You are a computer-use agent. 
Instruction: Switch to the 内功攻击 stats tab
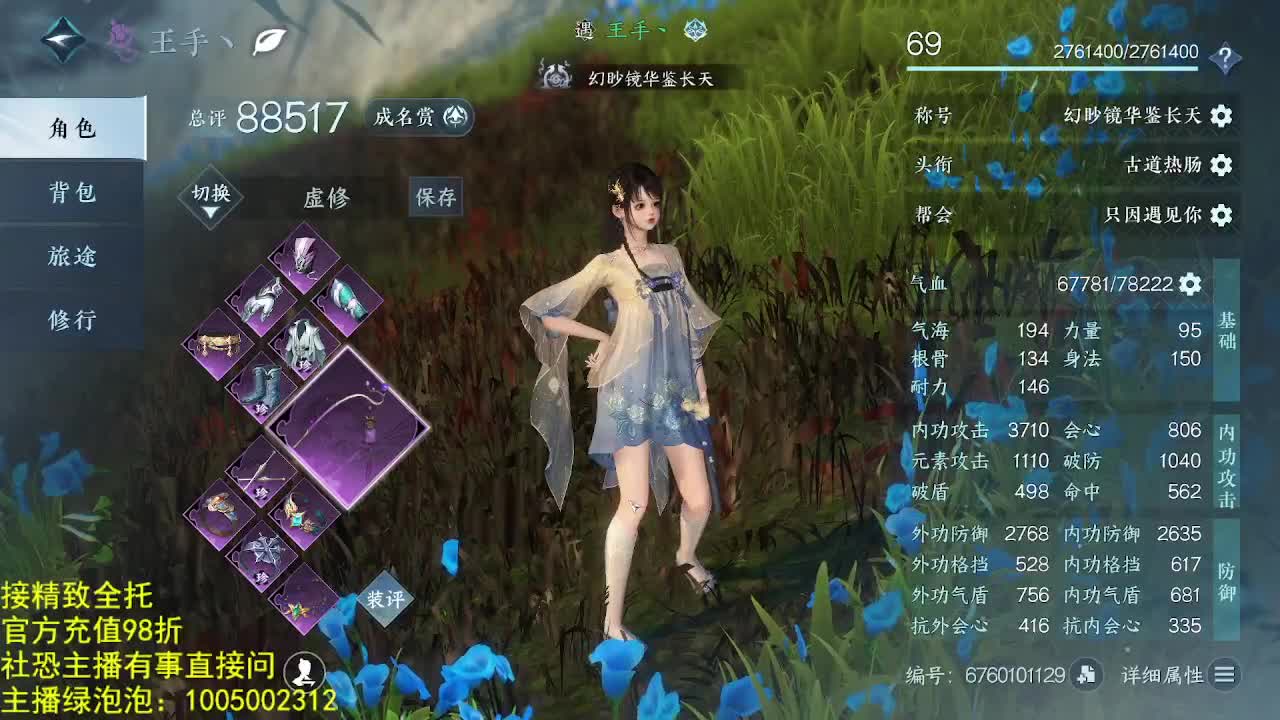[1227, 460]
